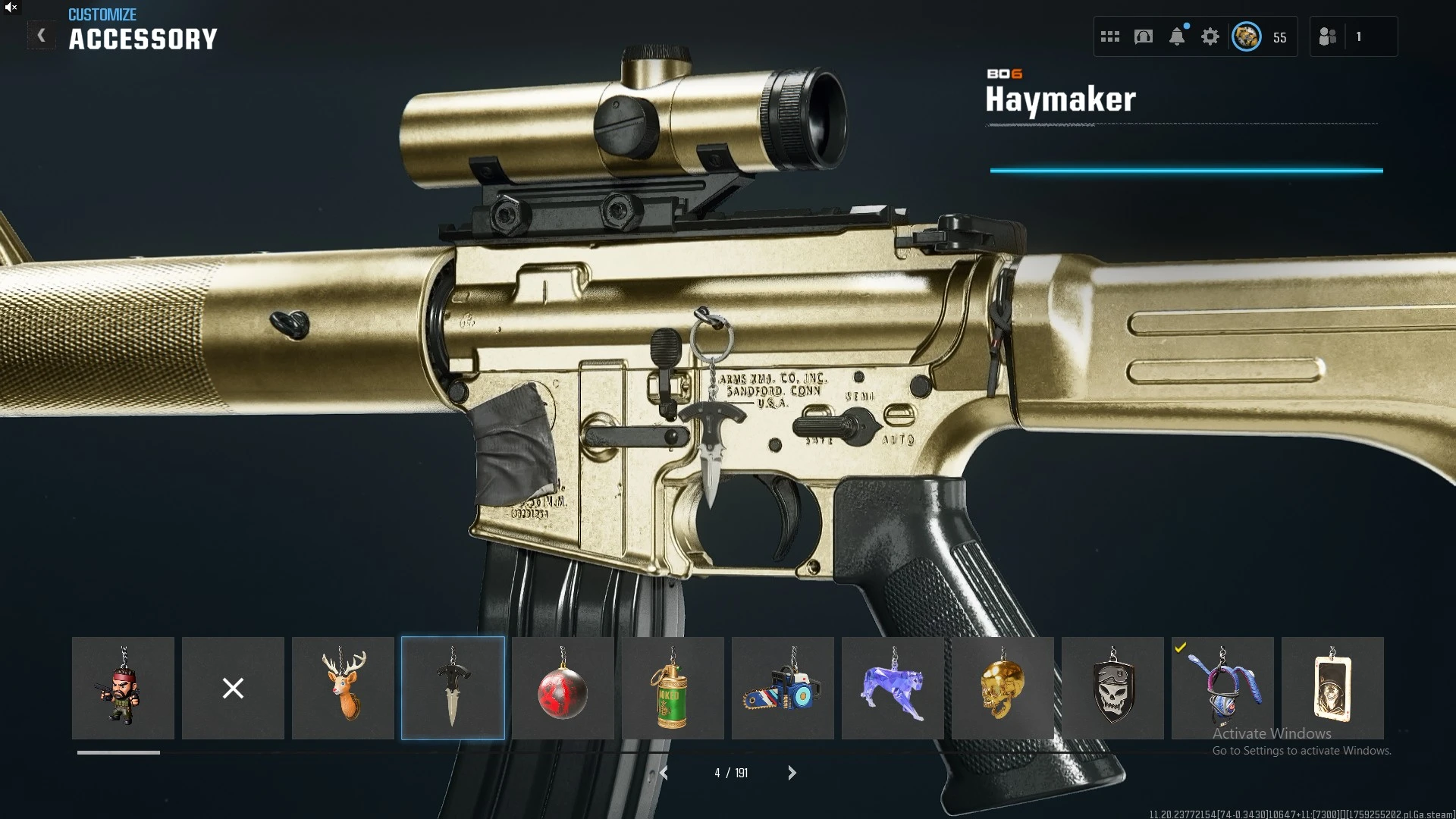The image size is (1456, 819).
Task: Choose the golden skull charm
Action: pyautogui.click(x=1003, y=688)
